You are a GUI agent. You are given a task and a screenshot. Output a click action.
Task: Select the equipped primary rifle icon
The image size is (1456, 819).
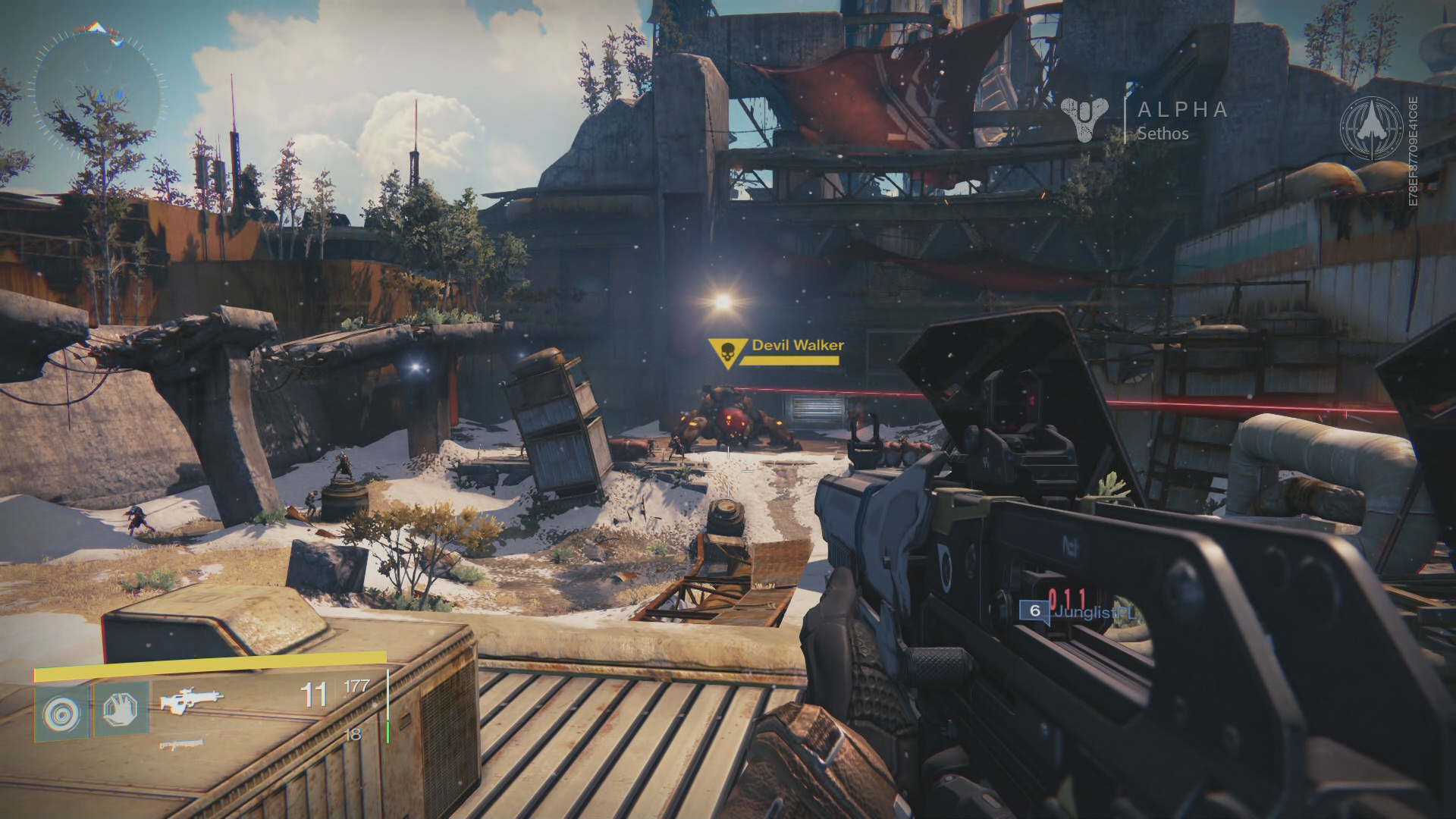click(192, 698)
